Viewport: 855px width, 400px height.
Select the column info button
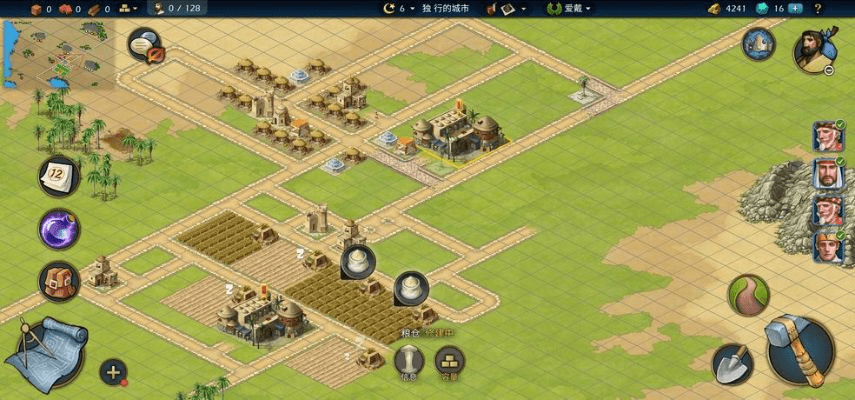coord(409,360)
